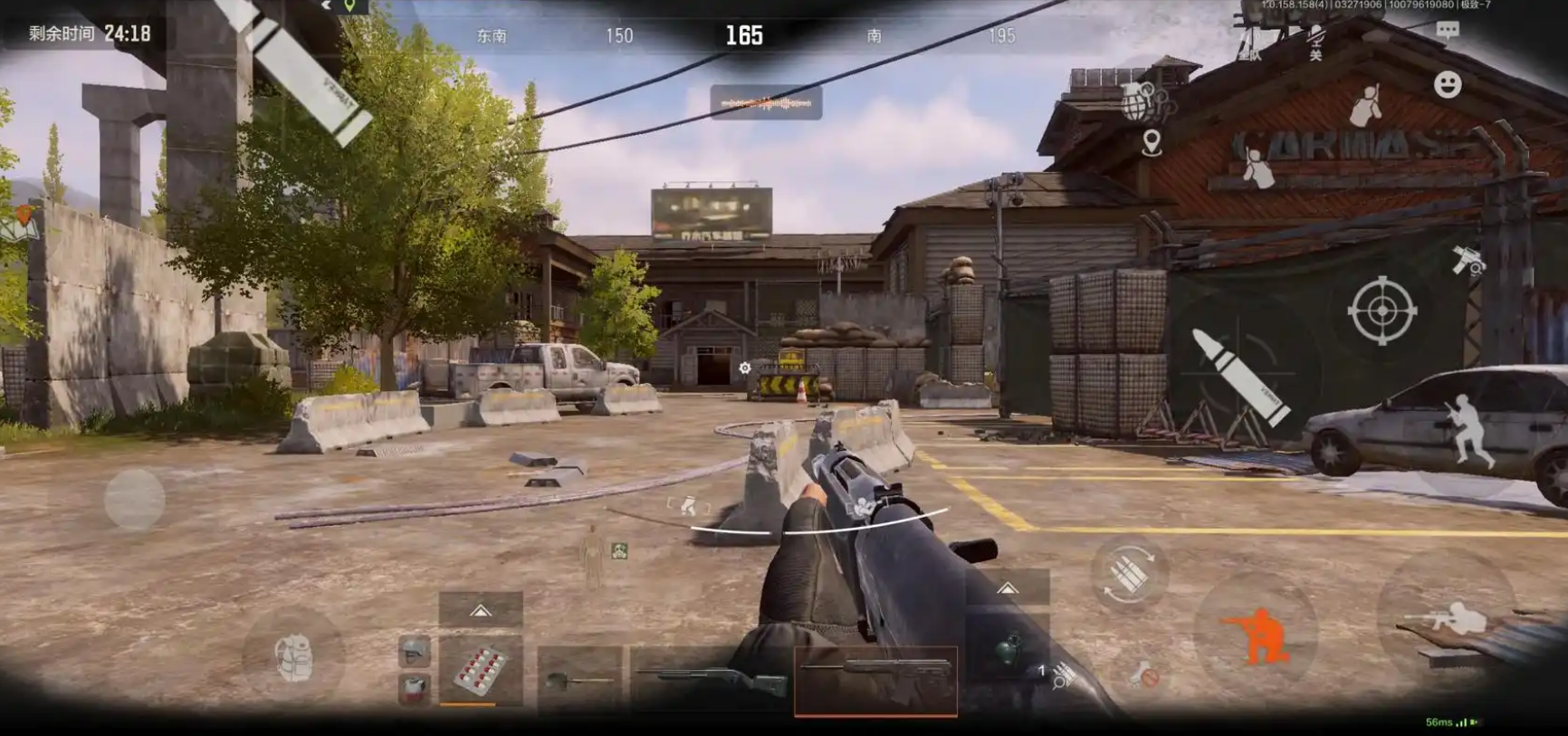
Task: Open the grenade and smoke throwables wheel
Action: click(1144, 101)
